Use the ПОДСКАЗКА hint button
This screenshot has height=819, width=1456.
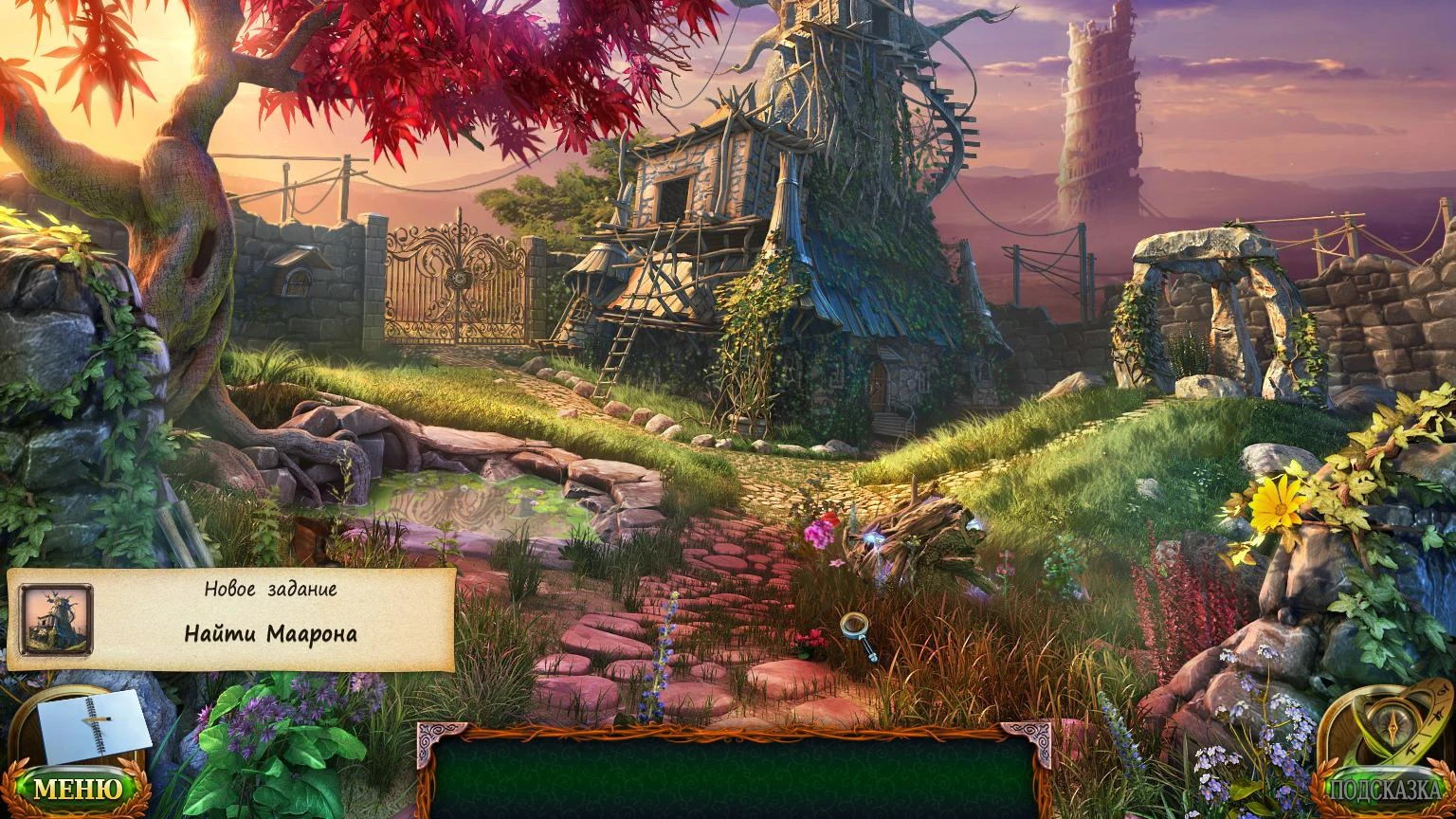click(x=1385, y=789)
